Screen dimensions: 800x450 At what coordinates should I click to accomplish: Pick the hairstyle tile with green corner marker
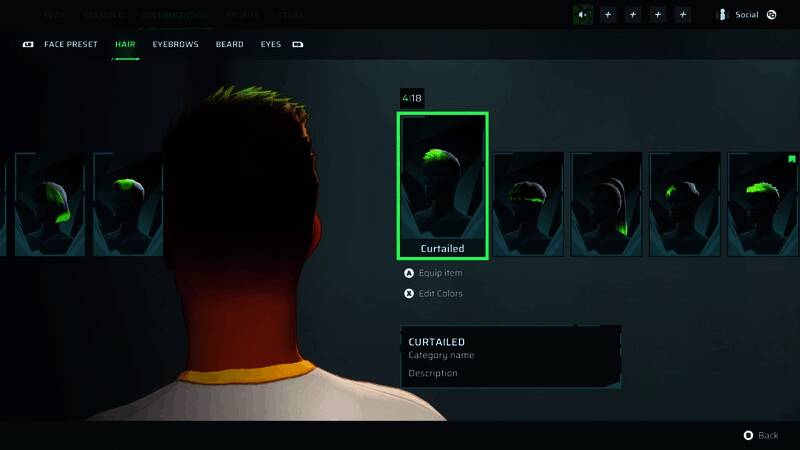(763, 203)
